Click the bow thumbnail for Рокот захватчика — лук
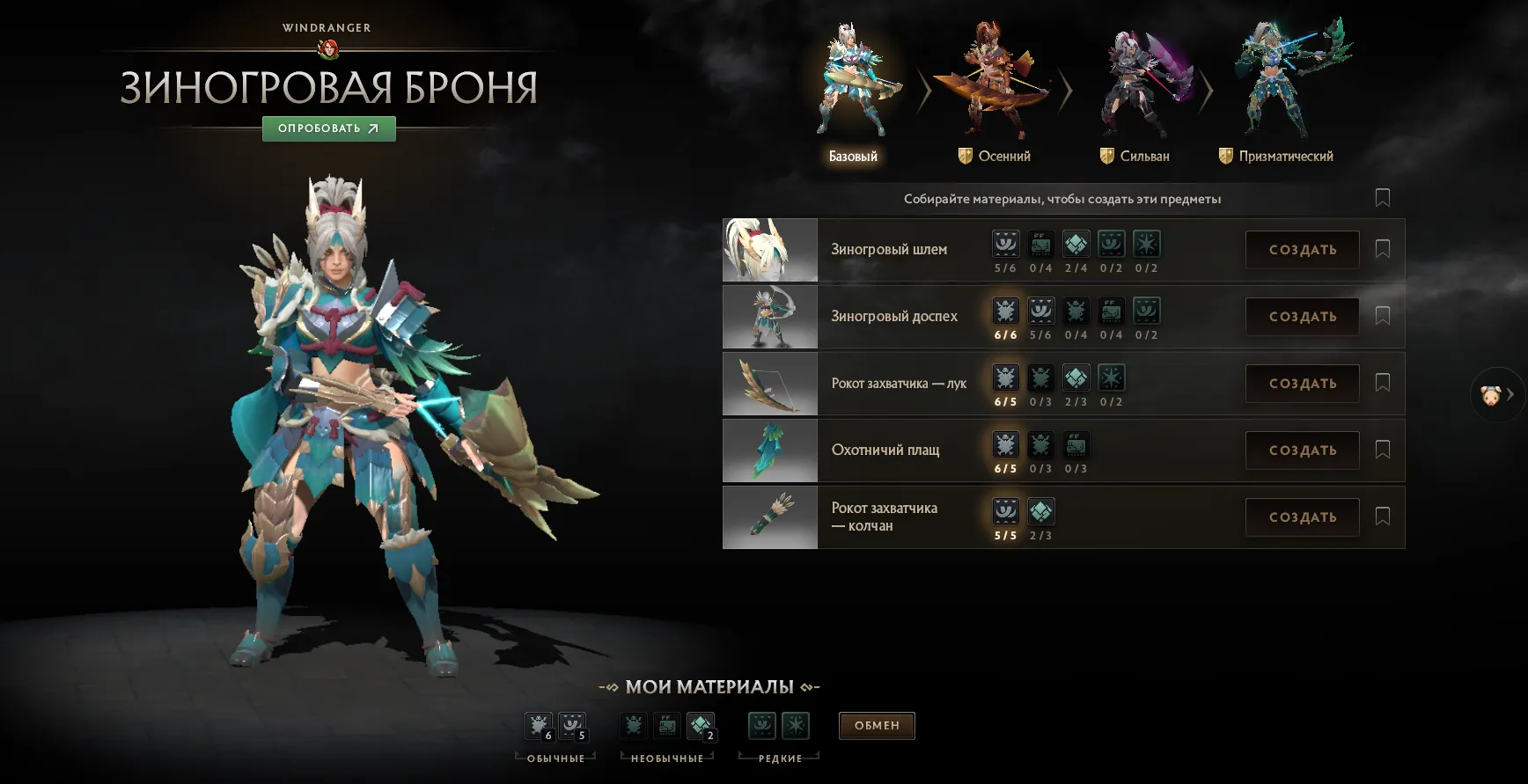1528x784 pixels. [769, 384]
